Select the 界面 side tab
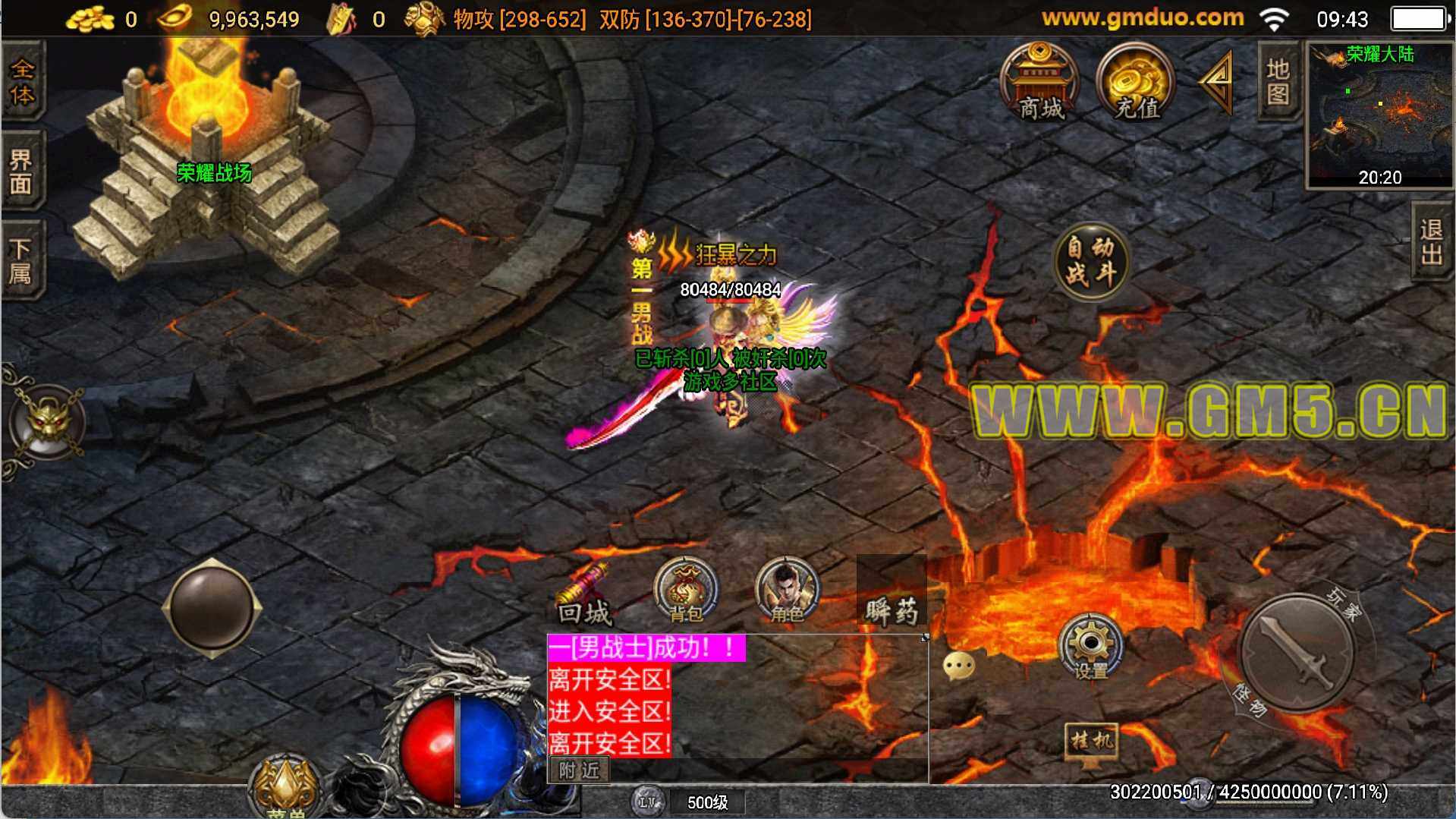This screenshot has width=1456, height=819. [22, 172]
